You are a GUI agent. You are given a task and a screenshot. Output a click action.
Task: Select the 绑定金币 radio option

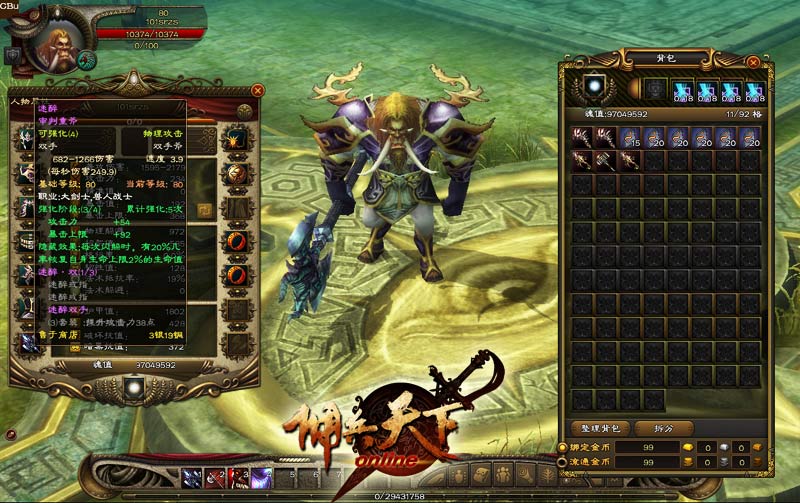pyautogui.click(x=562, y=447)
